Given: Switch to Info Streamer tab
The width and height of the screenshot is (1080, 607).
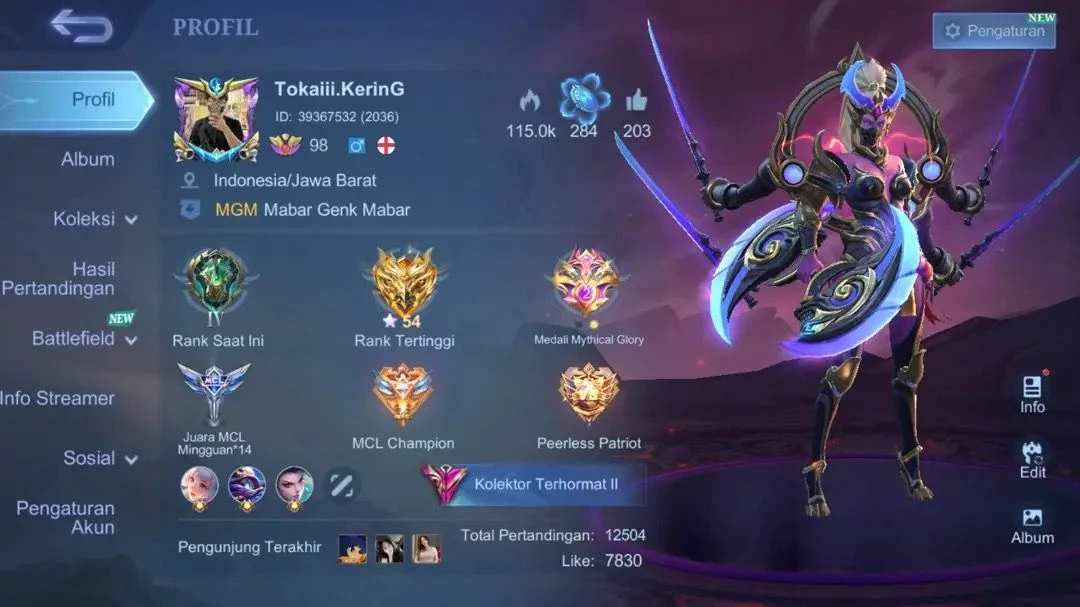Looking at the screenshot, I should tap(58, 398).
